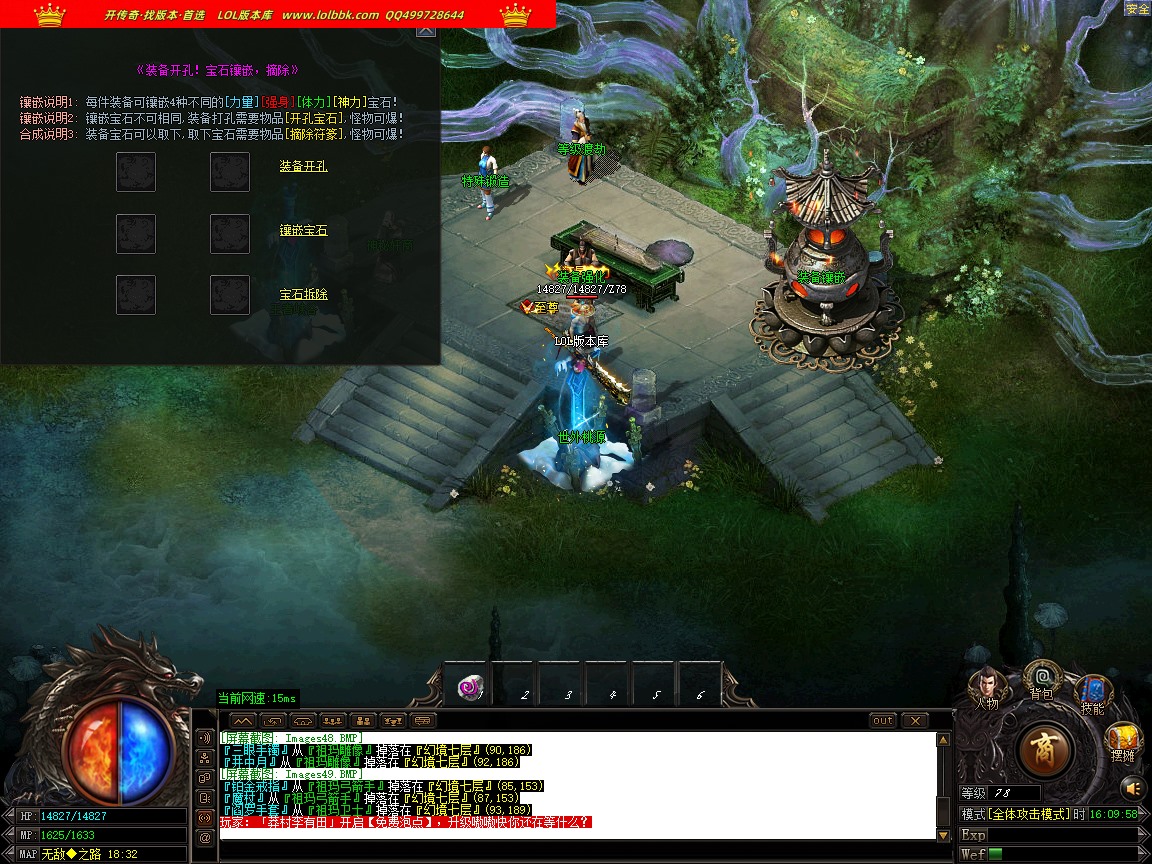Close the chat window with the X button
This screenshot has width=1152, height=864.
pyautogui.click(x=915, y=720)
